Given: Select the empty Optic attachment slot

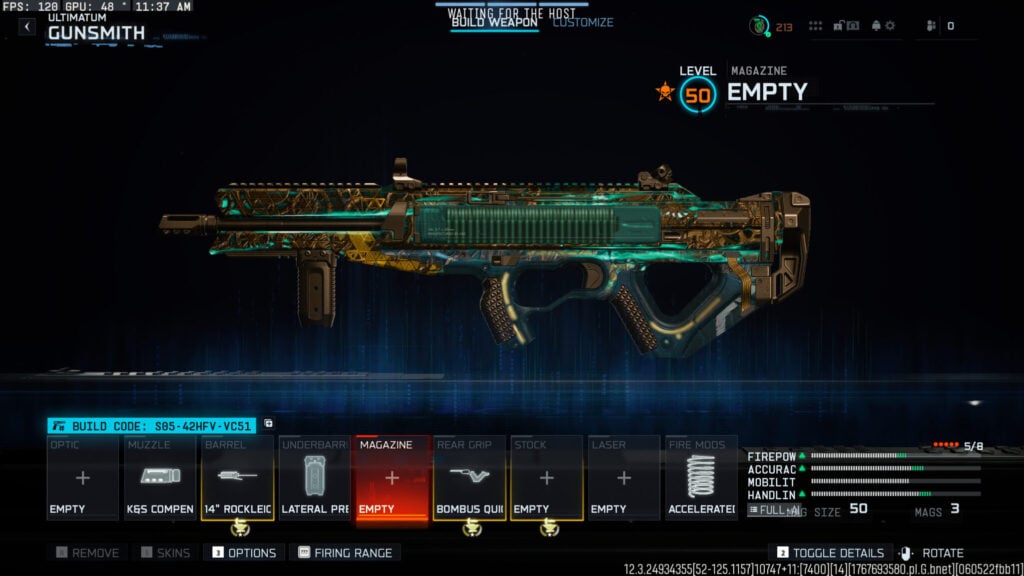Looking at the screenshot, I should [x=82, y=478].
